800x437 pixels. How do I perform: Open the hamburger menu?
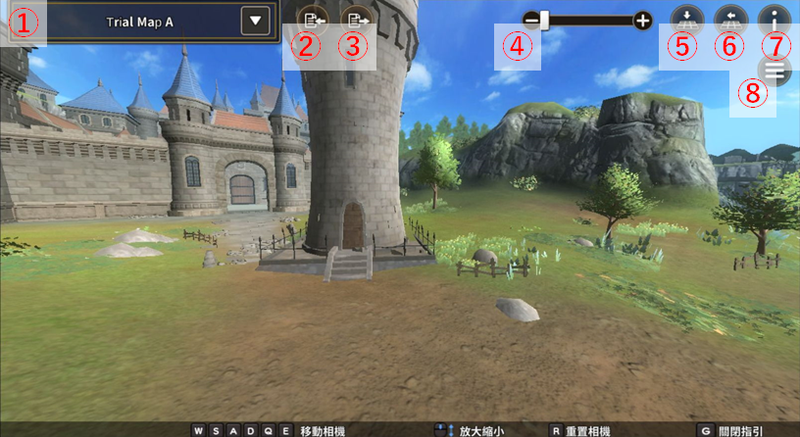click(773, 70)
